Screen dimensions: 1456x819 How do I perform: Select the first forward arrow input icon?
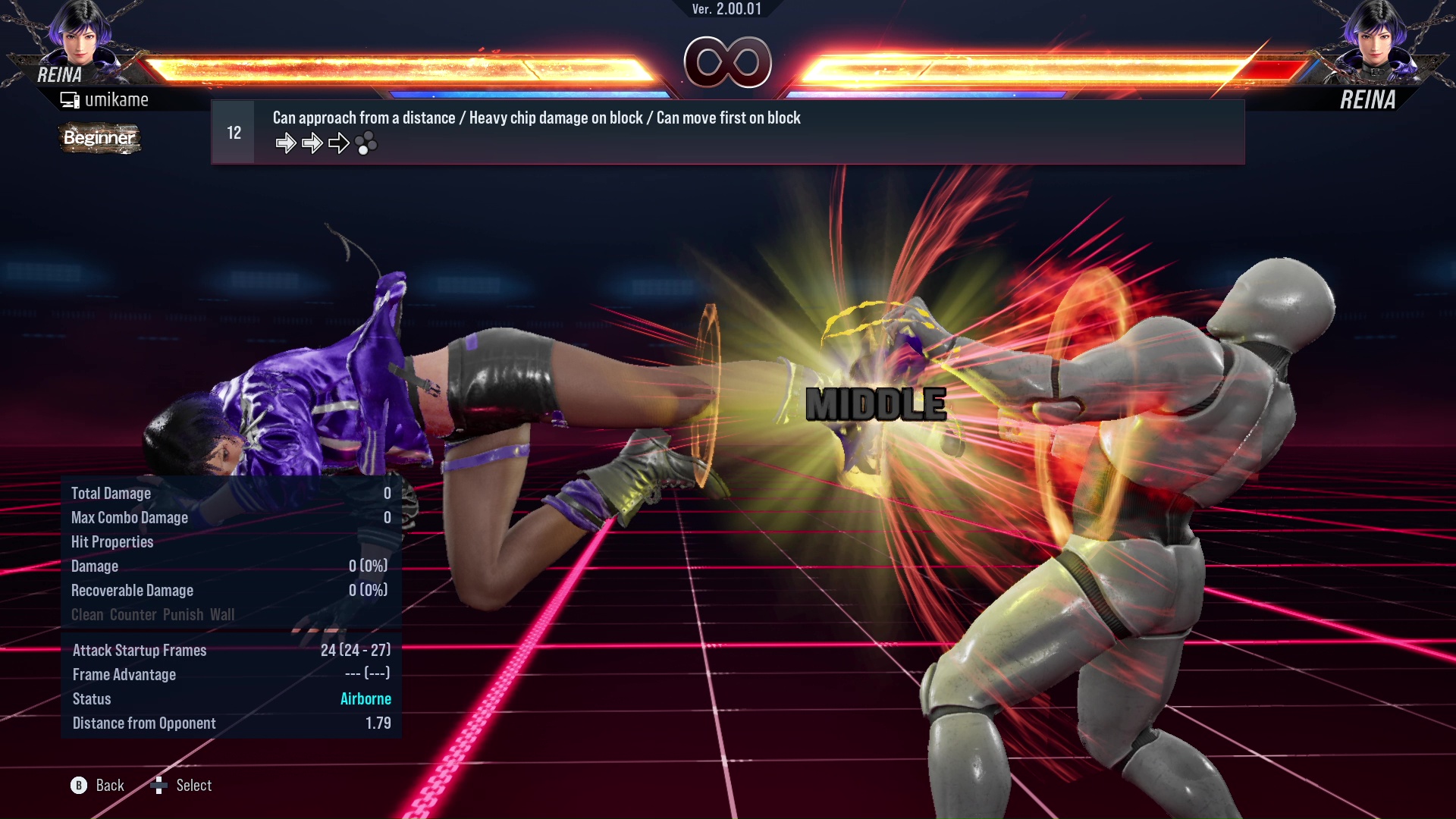pyautogui.click(x=287, y=143)
